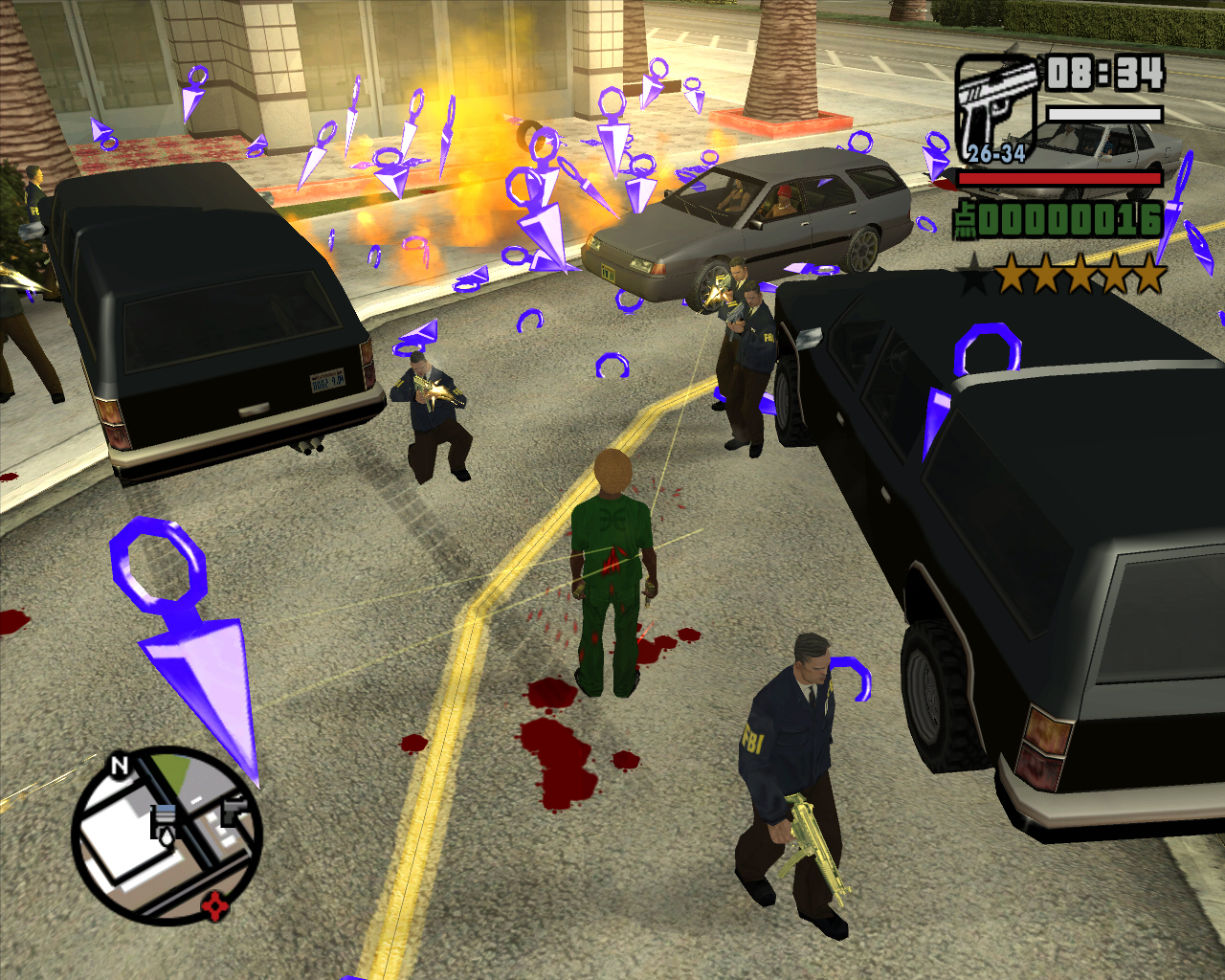Image resolution: width=1225 pixels, height=980 pixels.
Task: Click the north N indicator on radar
Action: tap(120, 766)
